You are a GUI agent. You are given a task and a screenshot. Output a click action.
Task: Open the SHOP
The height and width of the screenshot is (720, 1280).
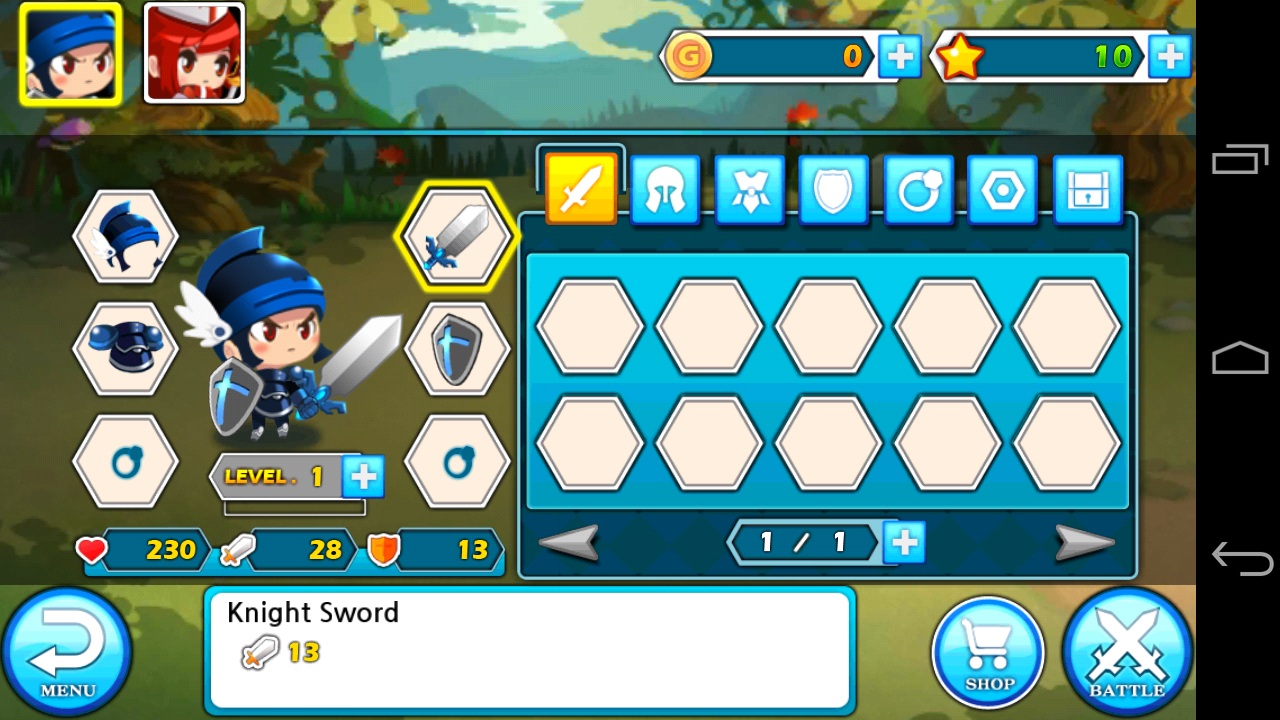pos(988,654)
